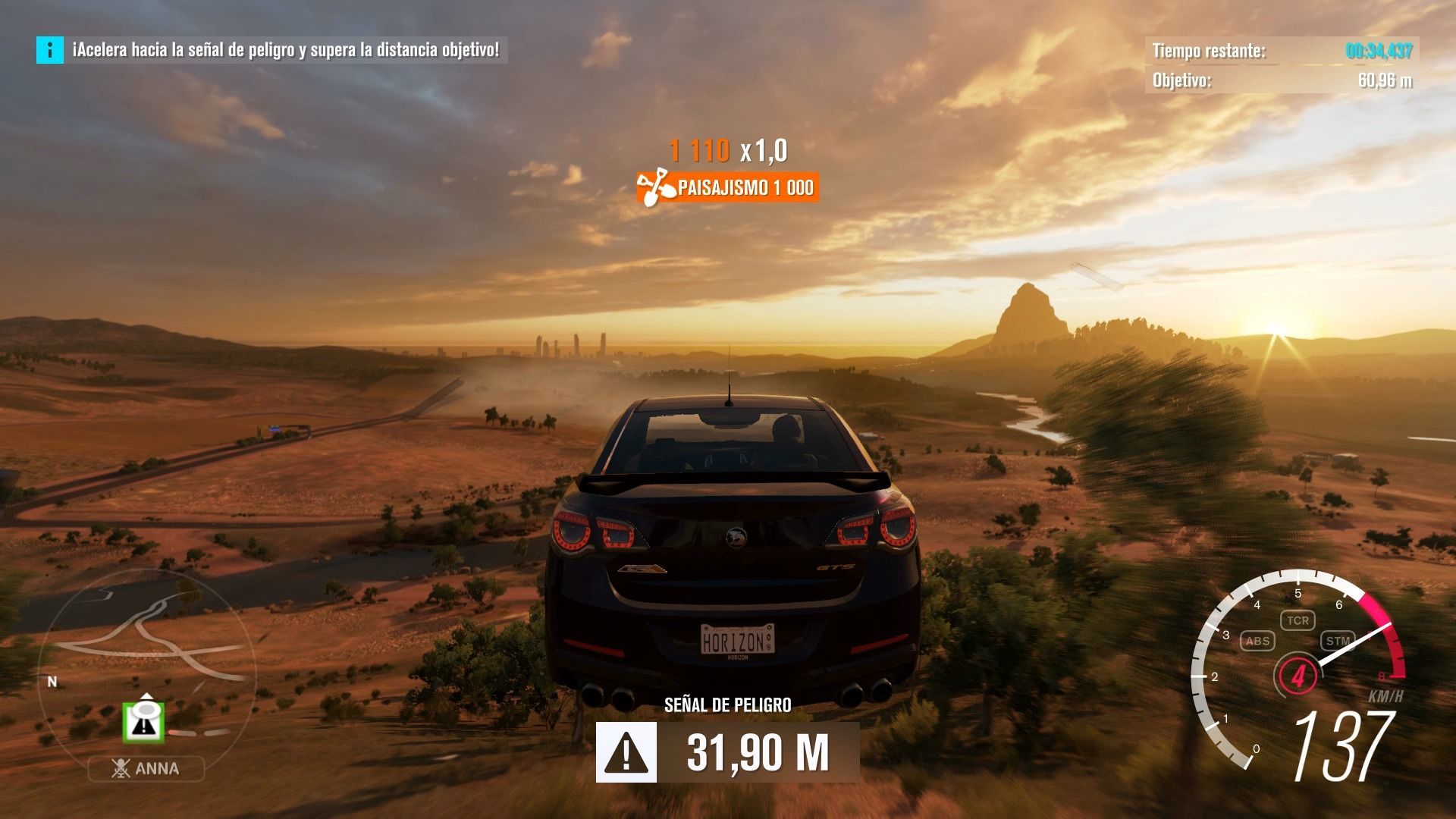Select the danger sign marker on minimap
The height and width of the screenshot is (819, 1456).
143,723
